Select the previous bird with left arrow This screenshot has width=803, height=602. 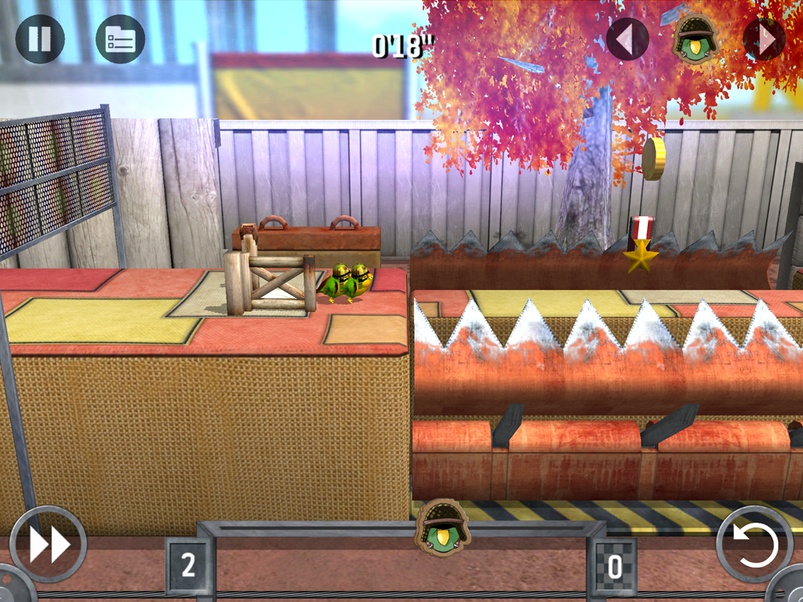click(627, 39)
